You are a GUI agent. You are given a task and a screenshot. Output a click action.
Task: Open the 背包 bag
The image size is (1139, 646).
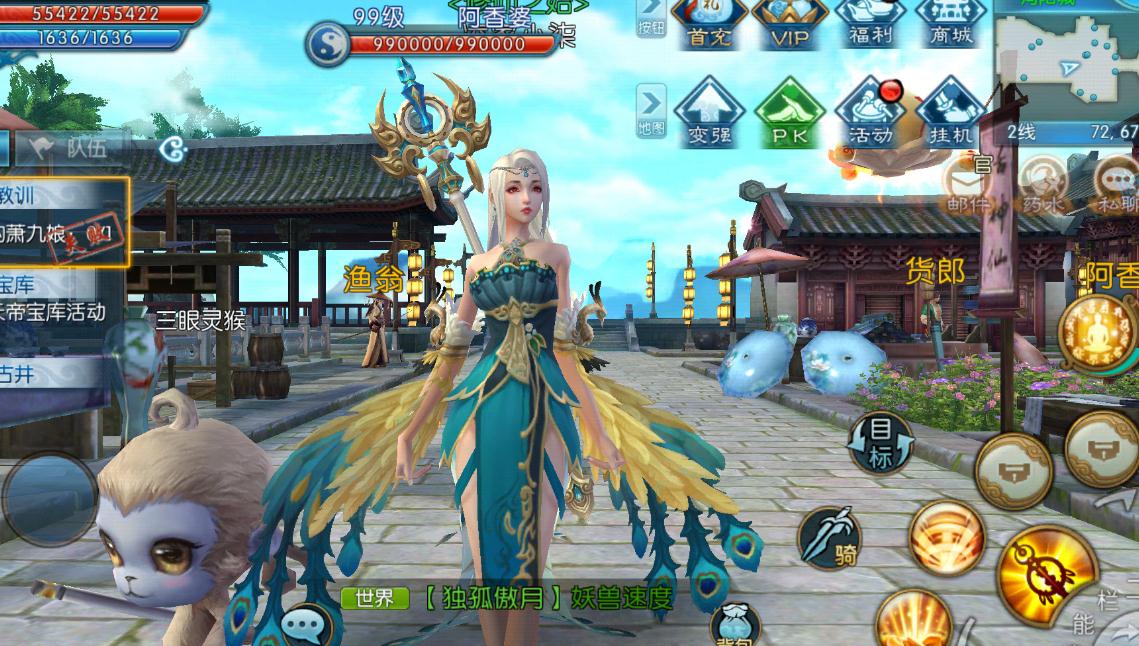pos(735,626)
